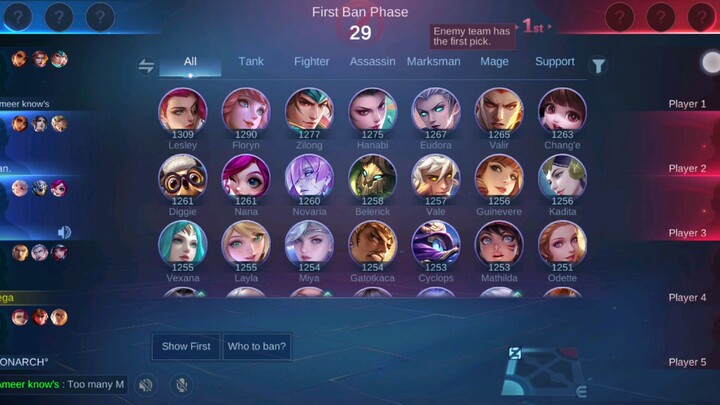Select the Mage category tab
Screen dimensions: 720x405
(x=494, y=62)
